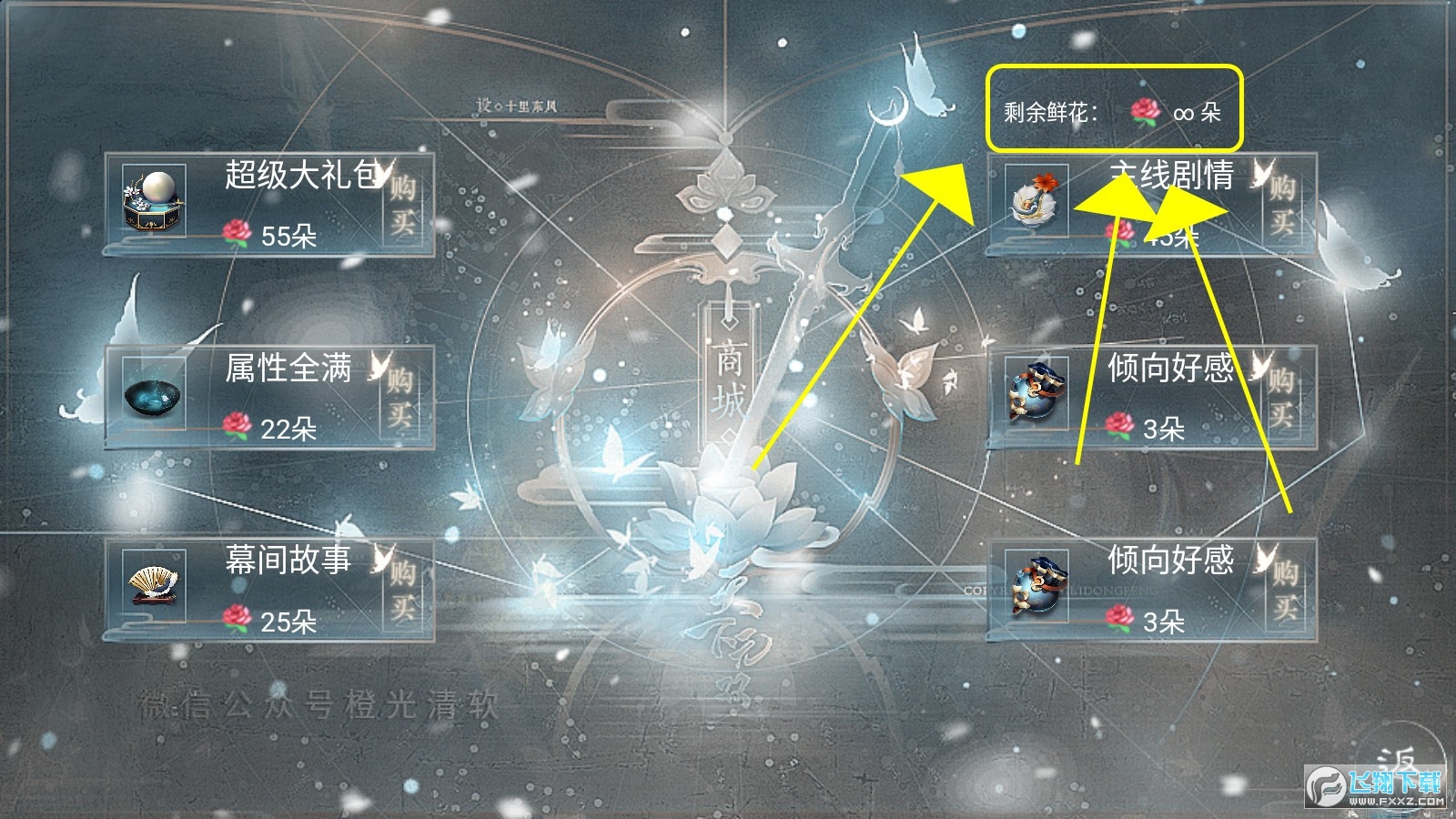Select the 属性全满 bowl icon
Screen dimensions: 1456x819
click(x=153, y=396)
